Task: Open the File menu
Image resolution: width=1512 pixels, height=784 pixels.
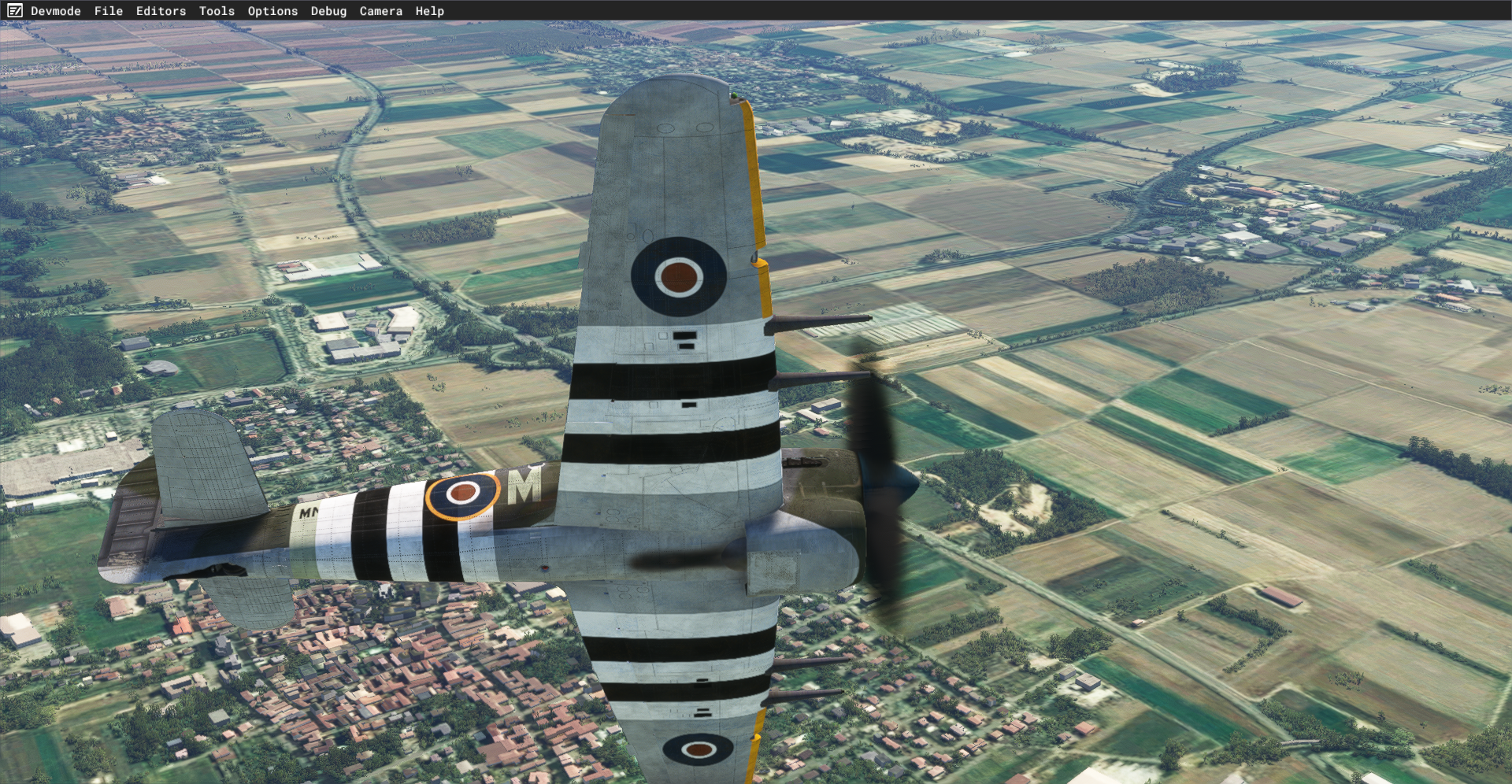Action: click(109, 11)
